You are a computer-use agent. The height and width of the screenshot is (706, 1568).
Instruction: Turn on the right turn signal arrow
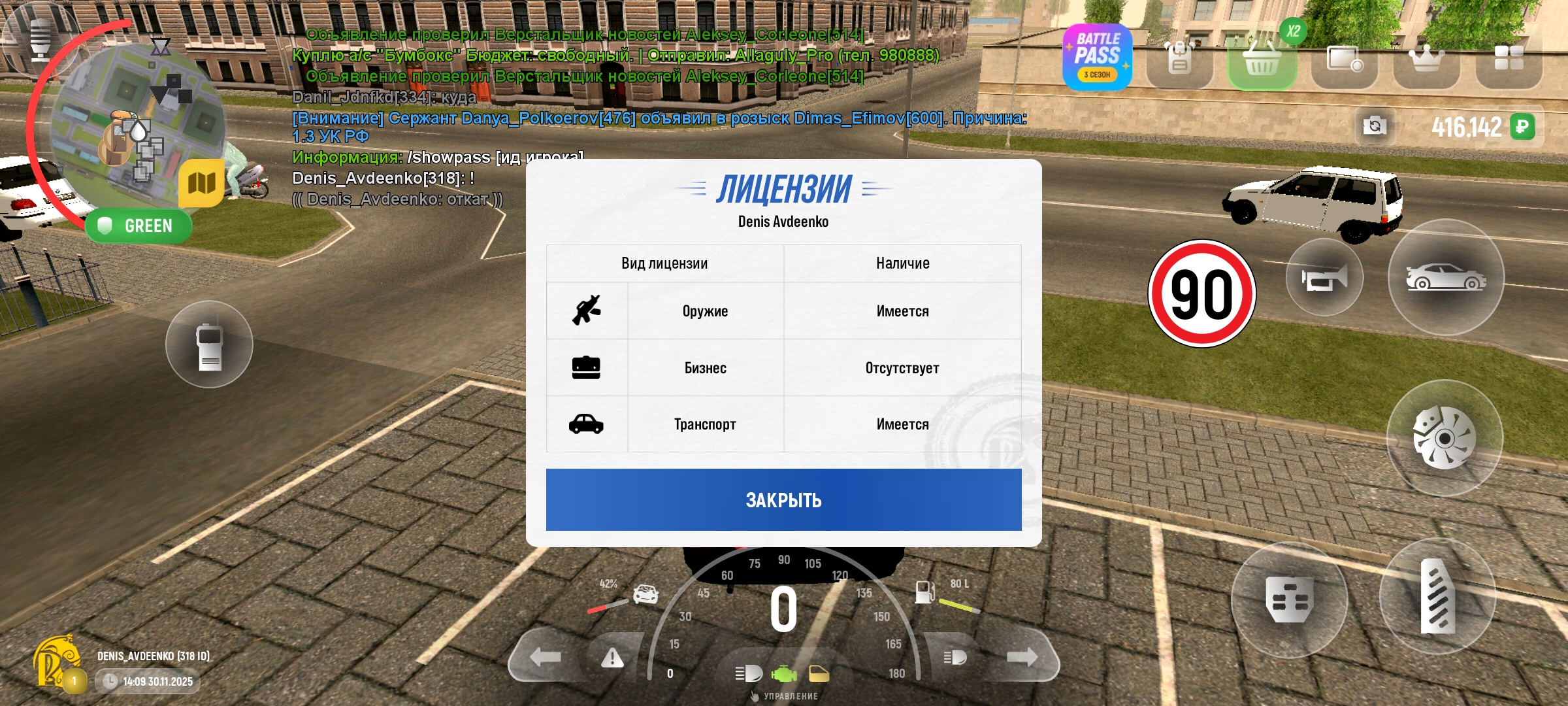[1022, 657]
